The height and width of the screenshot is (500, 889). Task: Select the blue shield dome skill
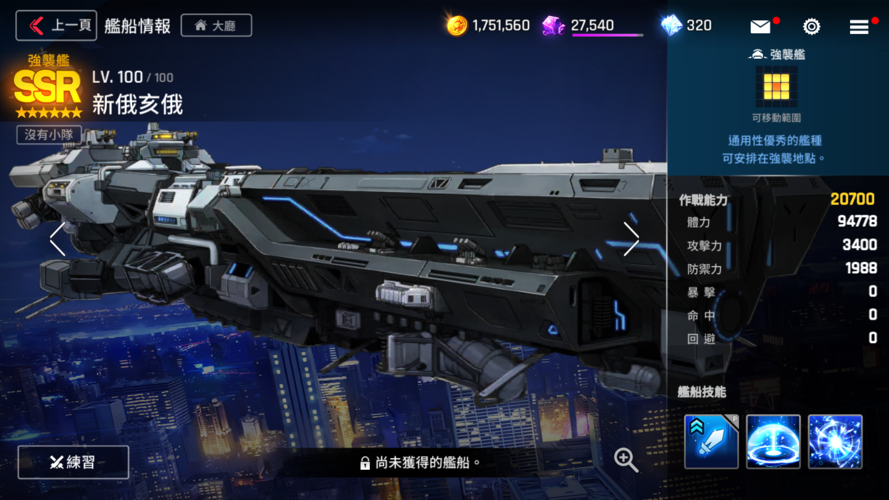tap(773, 441)
